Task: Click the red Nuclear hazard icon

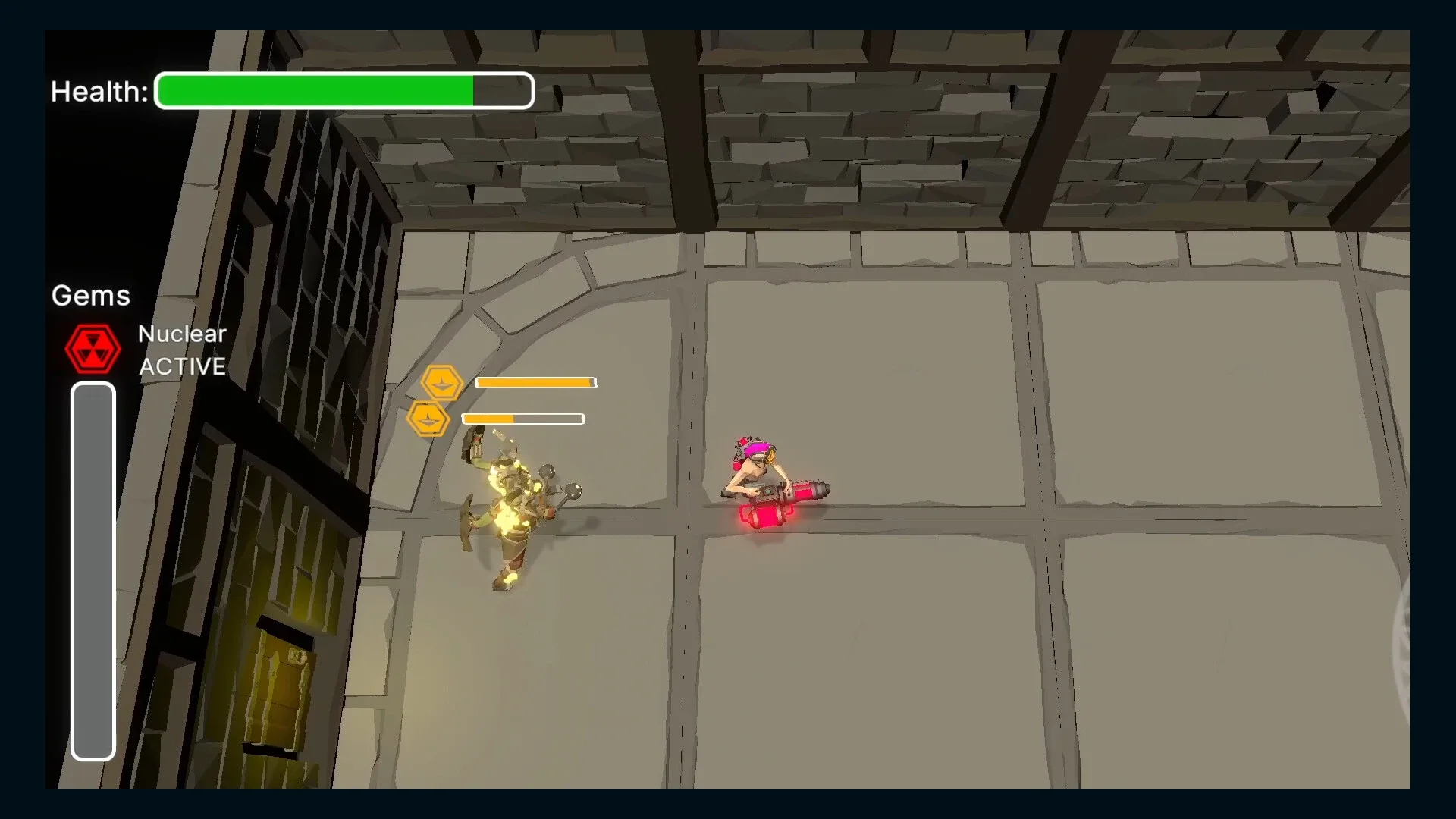Action: (93, 349)
